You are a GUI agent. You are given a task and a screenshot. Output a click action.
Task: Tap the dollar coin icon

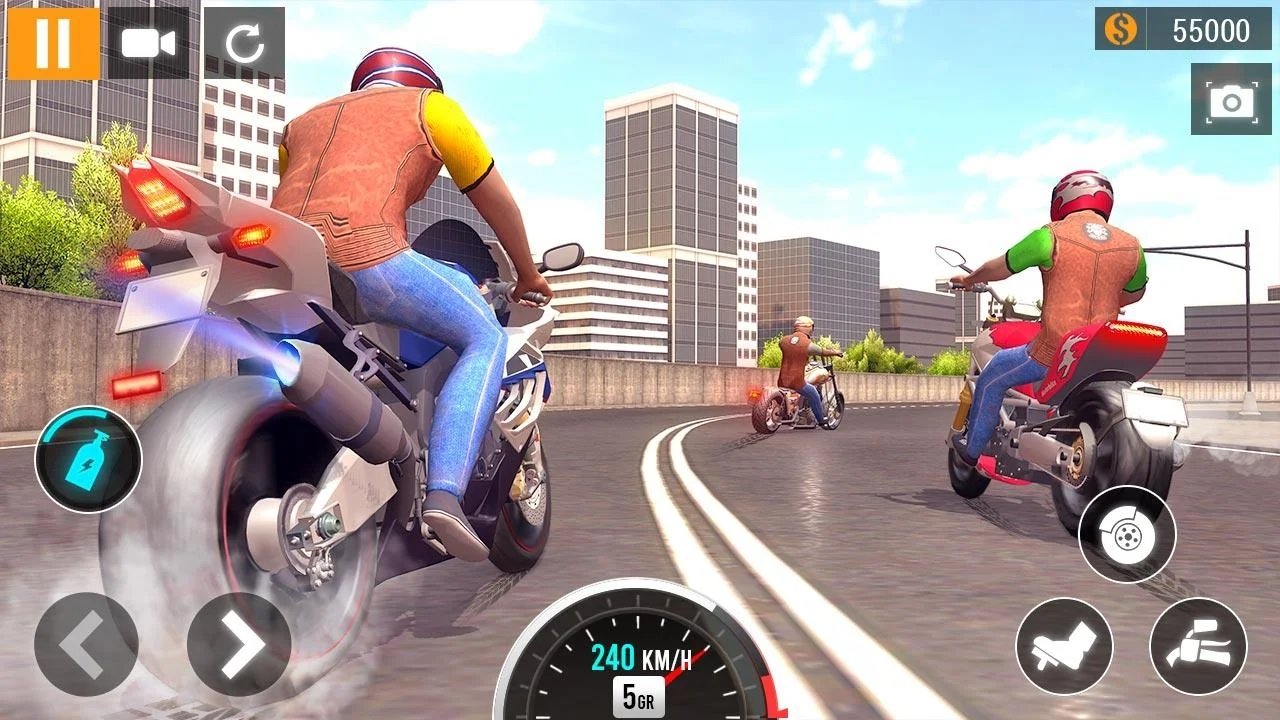tap(1120, 30)
